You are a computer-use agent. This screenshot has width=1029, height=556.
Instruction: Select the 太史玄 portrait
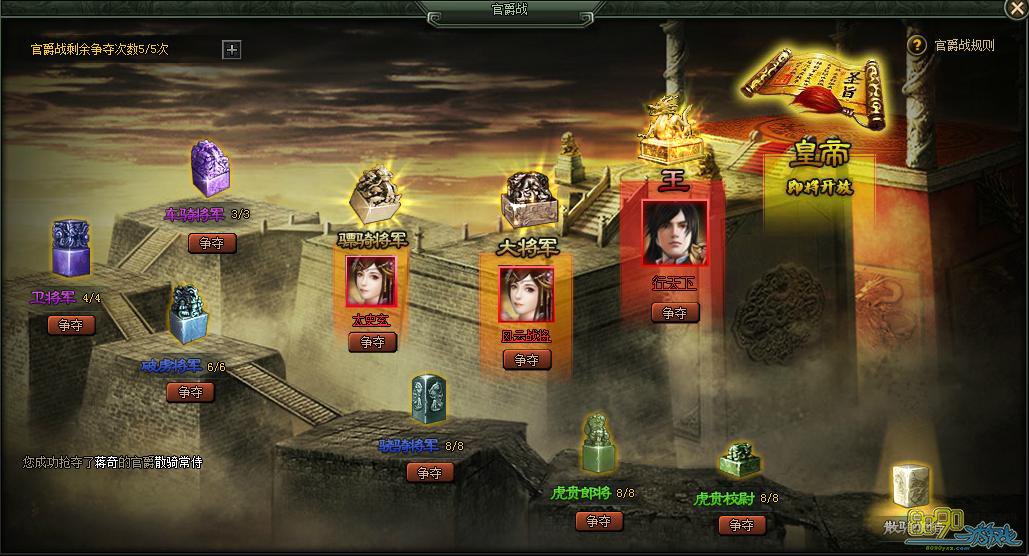tap(371, 281)
